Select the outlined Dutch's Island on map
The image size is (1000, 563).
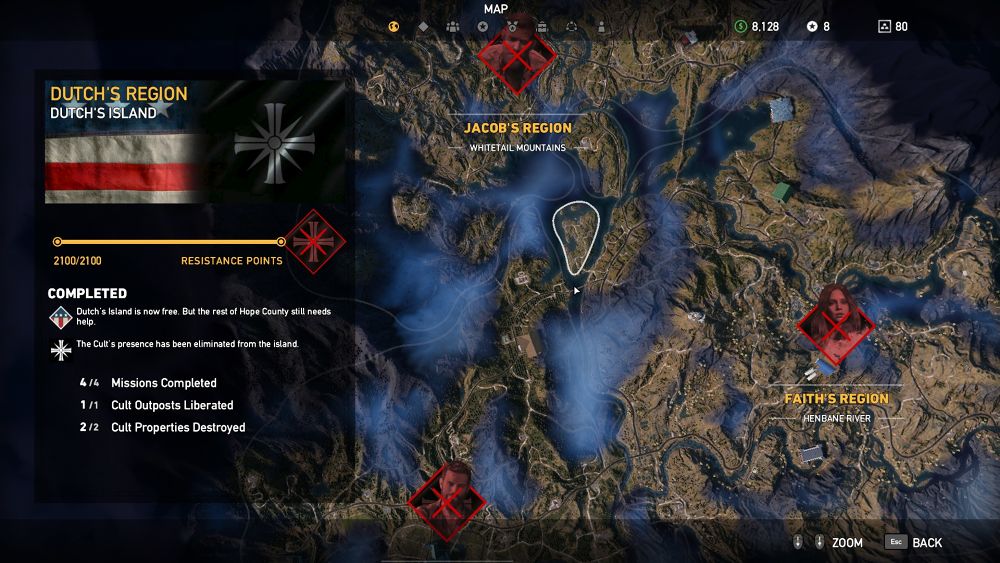tap(577, 236)
